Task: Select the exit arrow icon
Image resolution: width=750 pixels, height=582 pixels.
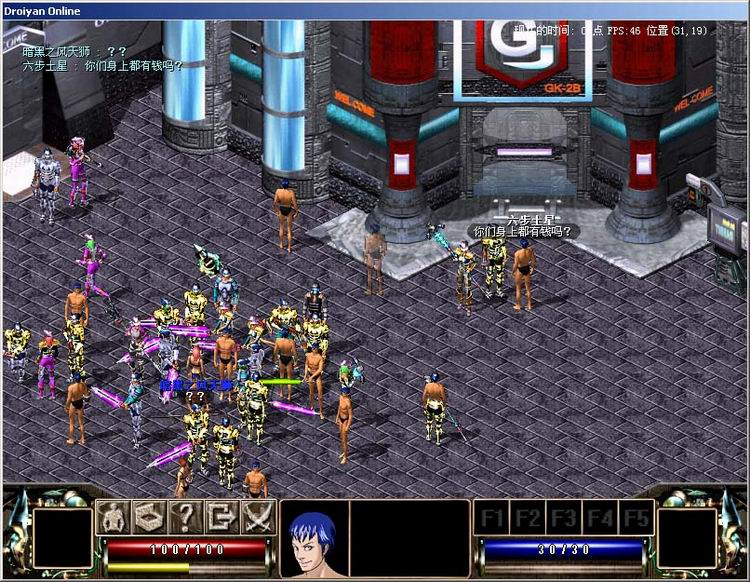Action: click(221, 517)
